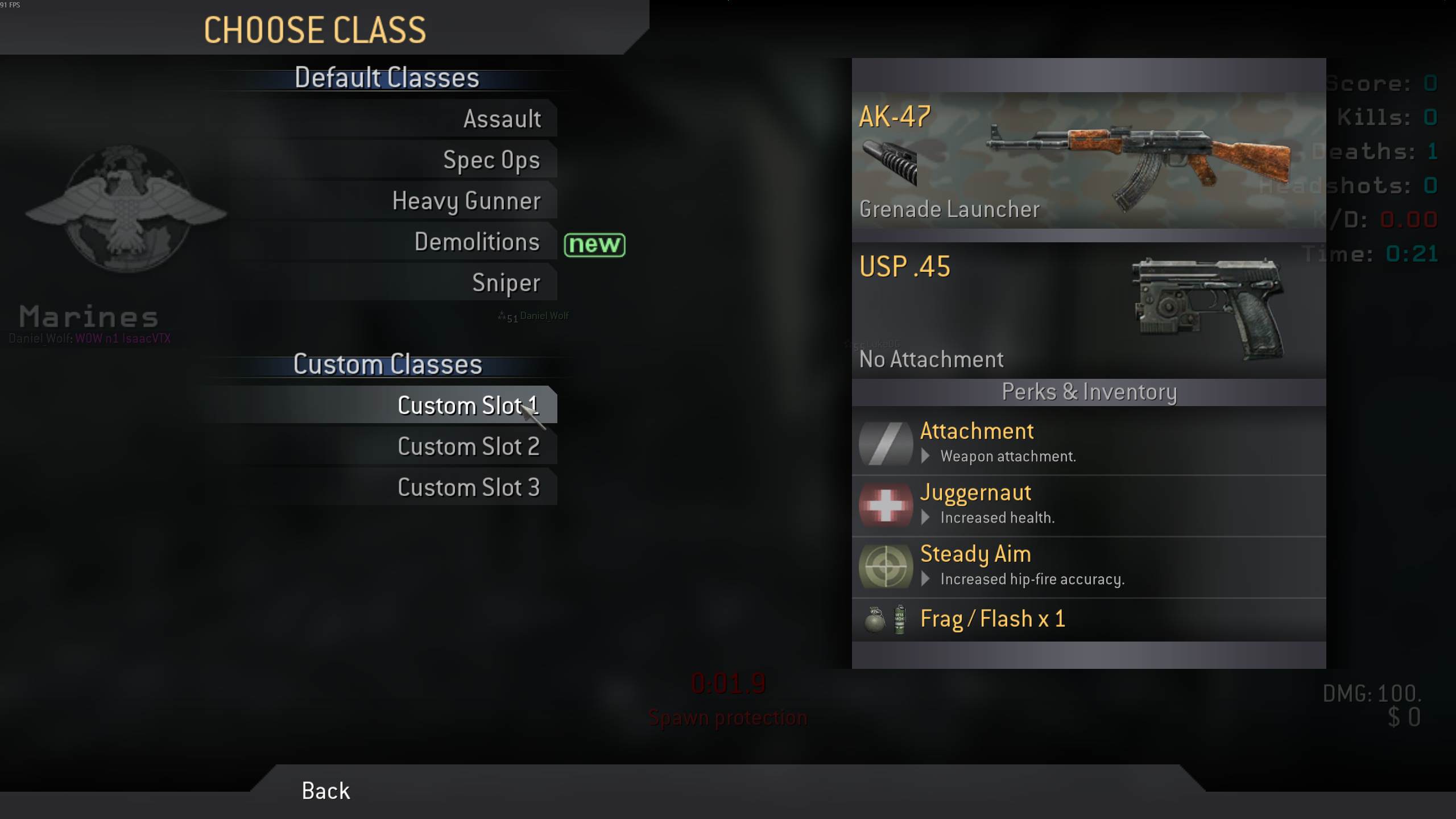1456x819 pixels.
Task: Choose the Spec Ops class
Action: tap(491, 160)
